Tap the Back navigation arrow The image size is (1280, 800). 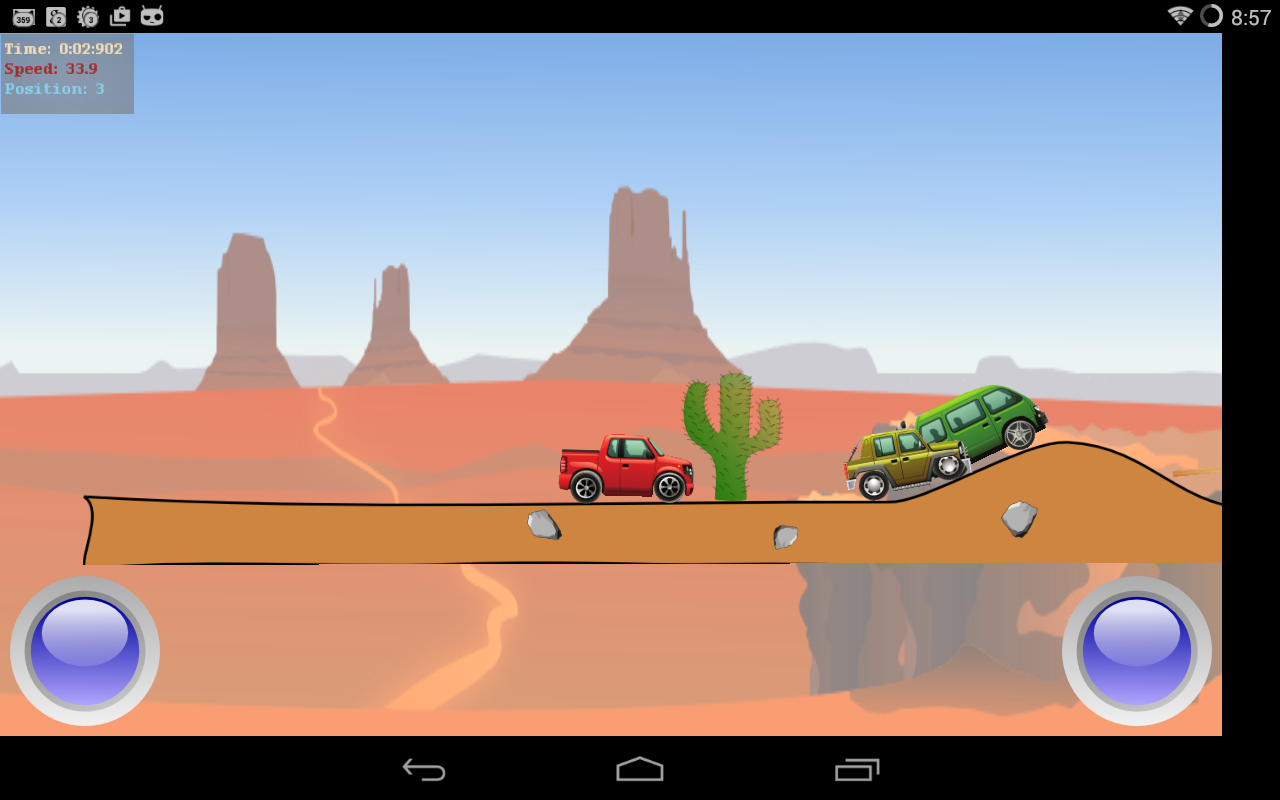[422, 769]
